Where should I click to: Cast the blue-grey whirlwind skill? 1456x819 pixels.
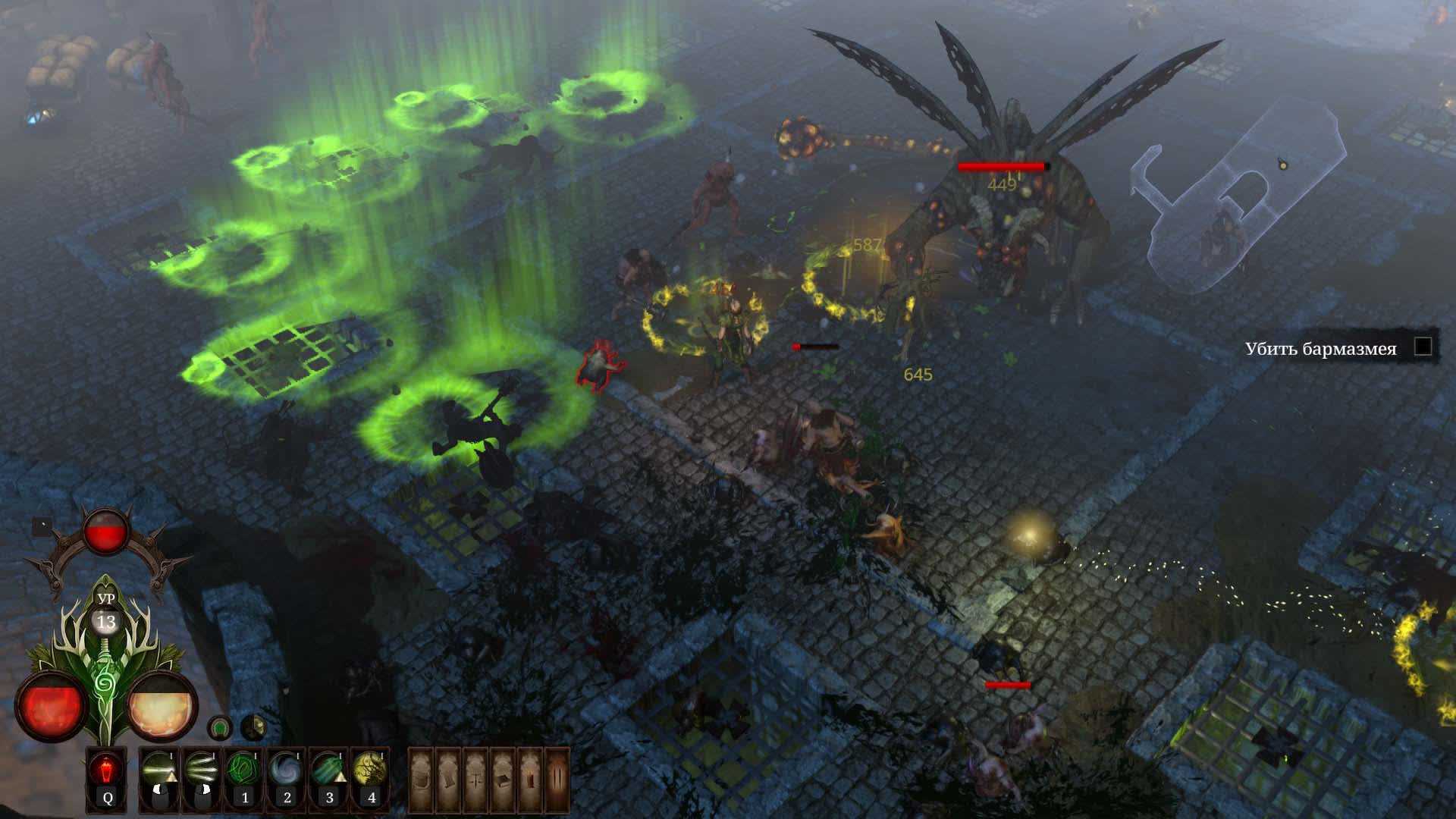point(287,769)
